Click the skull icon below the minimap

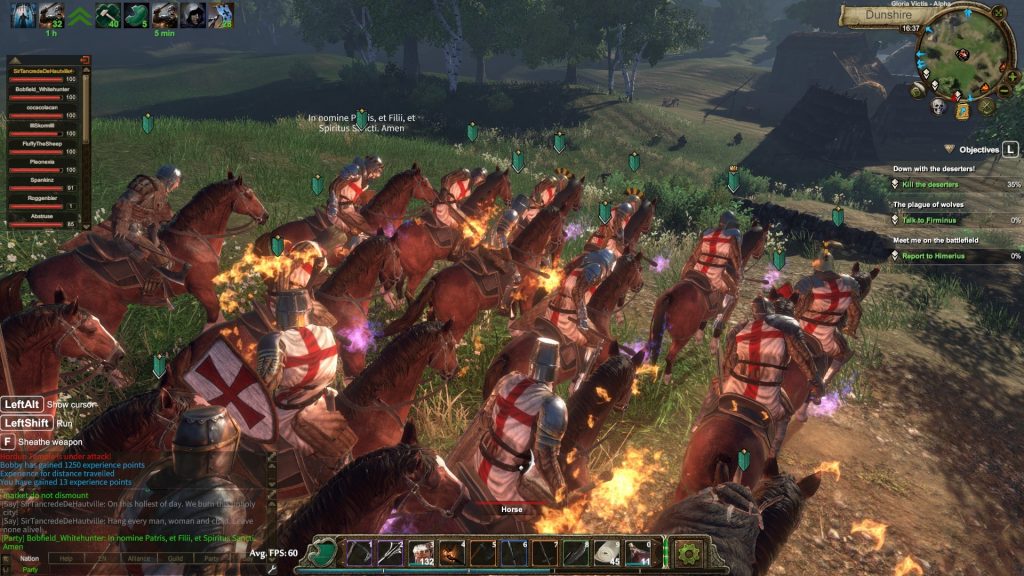coord(938,106)
